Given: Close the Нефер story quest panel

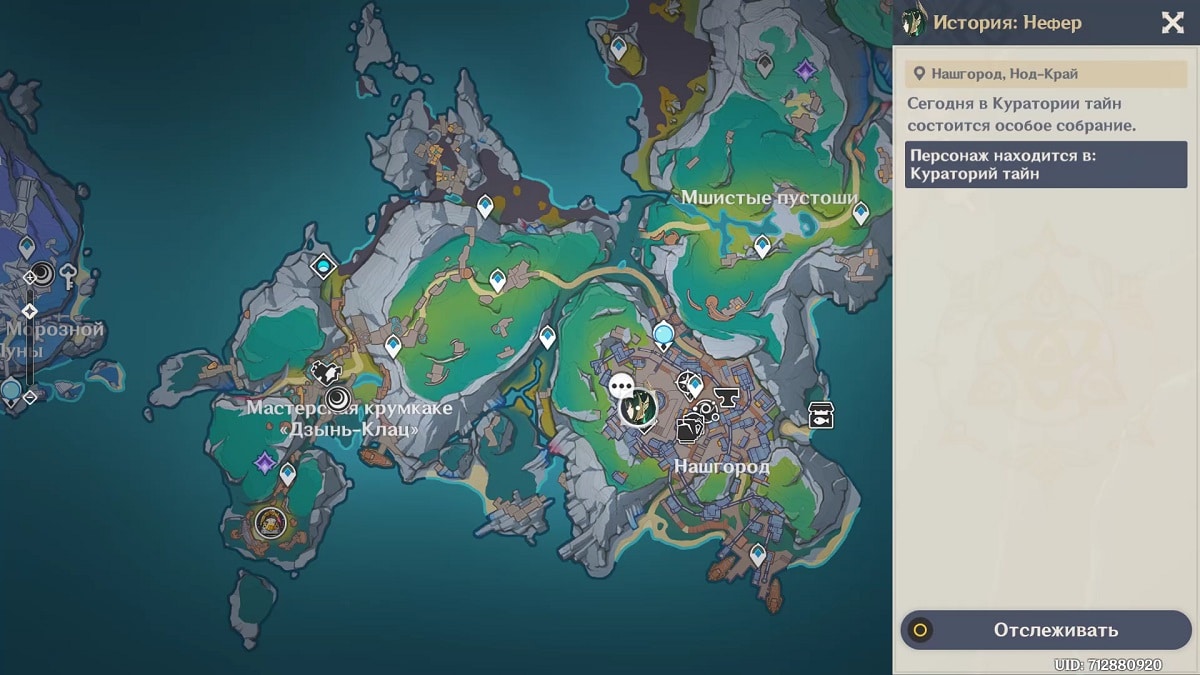Looking at the screenshot, I should pos(1172,22).
